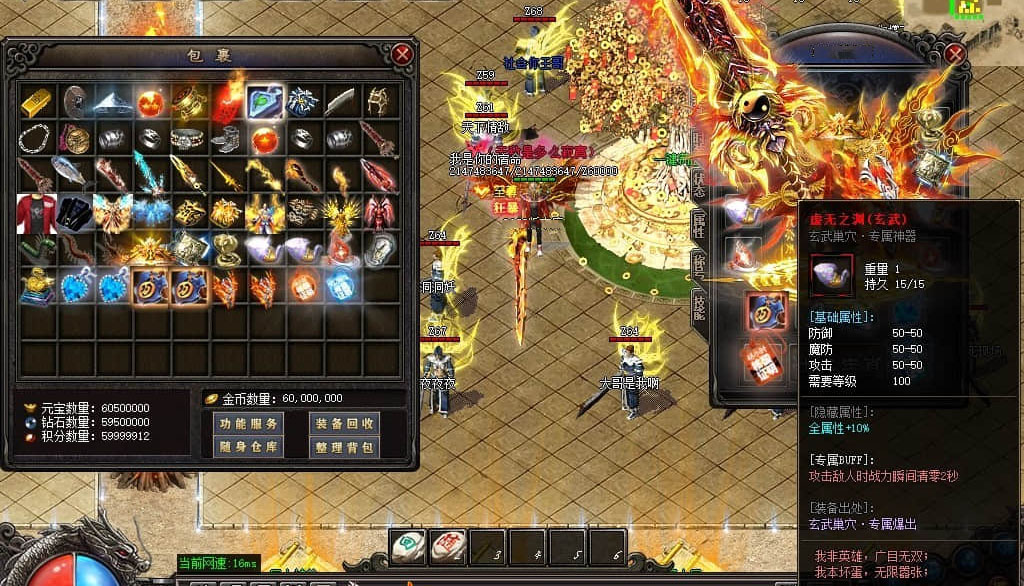This screenshot has width=1024, height=586.
Task: Click the 装备回收 equipment recycle button
Action: (342, 423)
